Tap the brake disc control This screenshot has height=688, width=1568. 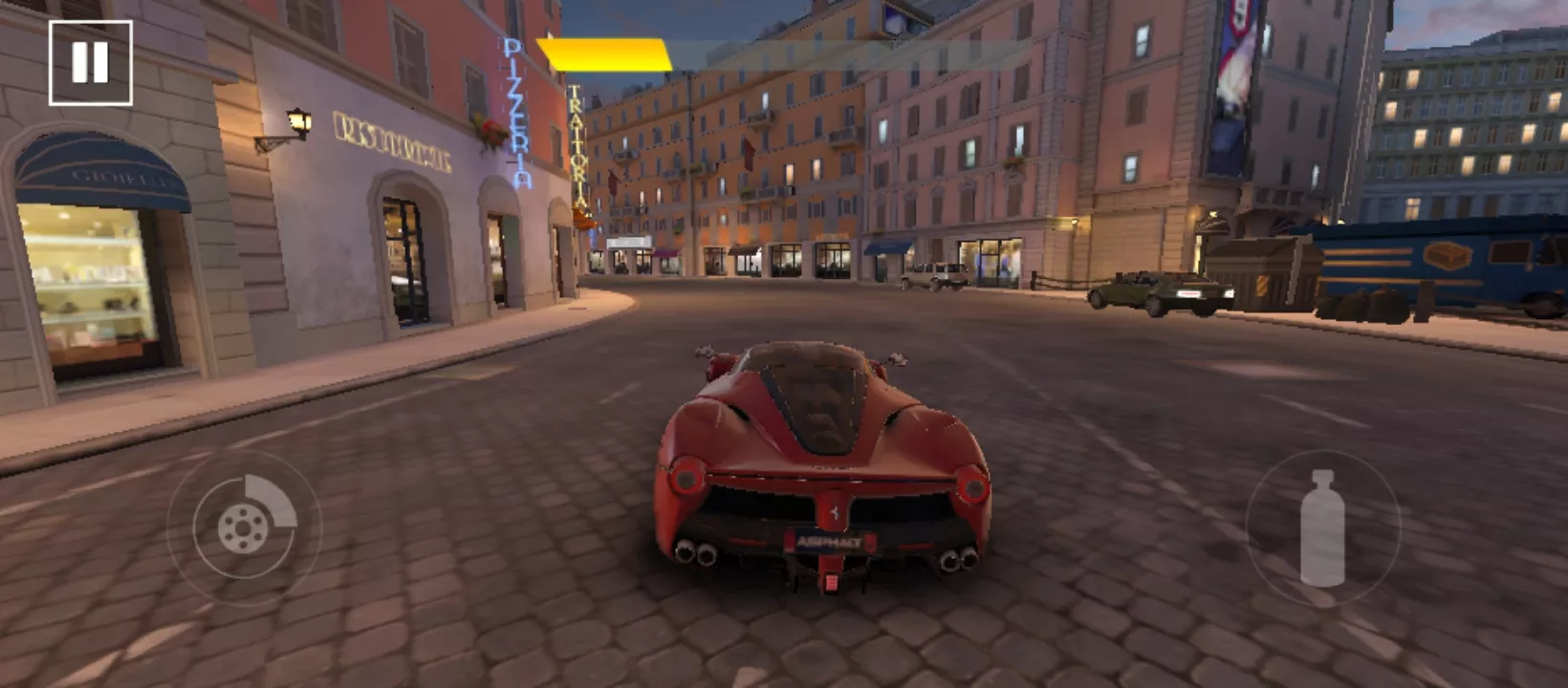244,527
